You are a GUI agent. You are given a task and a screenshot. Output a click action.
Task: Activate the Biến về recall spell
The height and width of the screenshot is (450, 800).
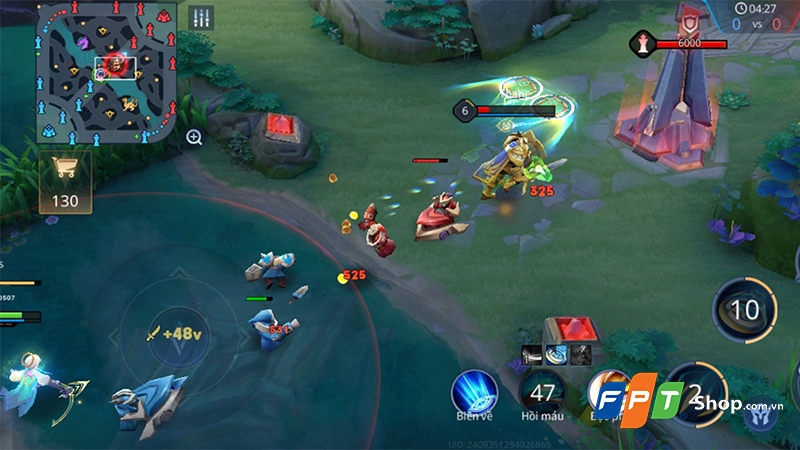coord(474,392)
